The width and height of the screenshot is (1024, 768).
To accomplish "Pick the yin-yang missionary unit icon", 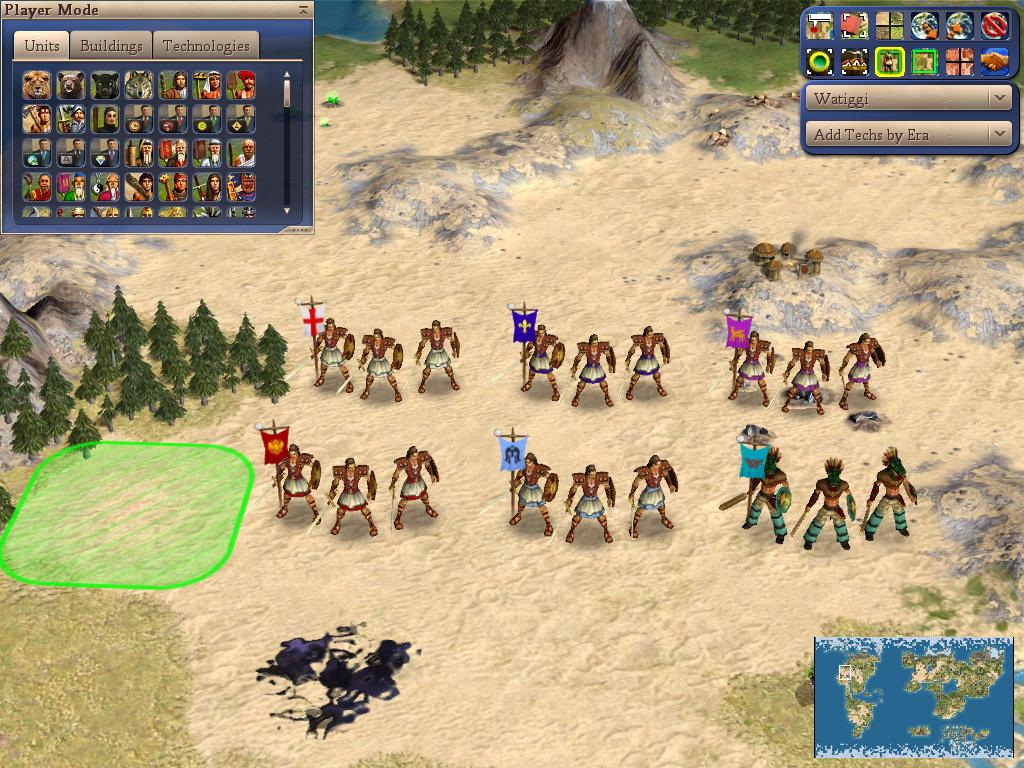I will tap(105, 187).
